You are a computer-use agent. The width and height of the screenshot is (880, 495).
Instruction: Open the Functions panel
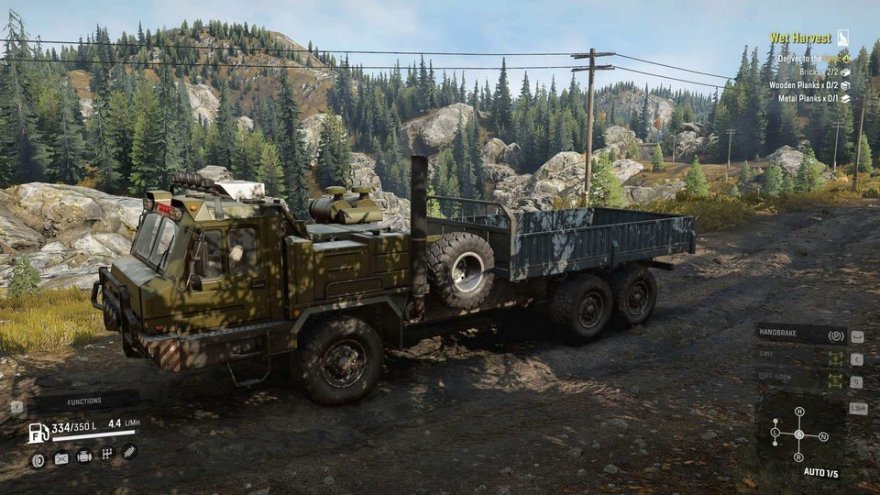pos(84,402)
